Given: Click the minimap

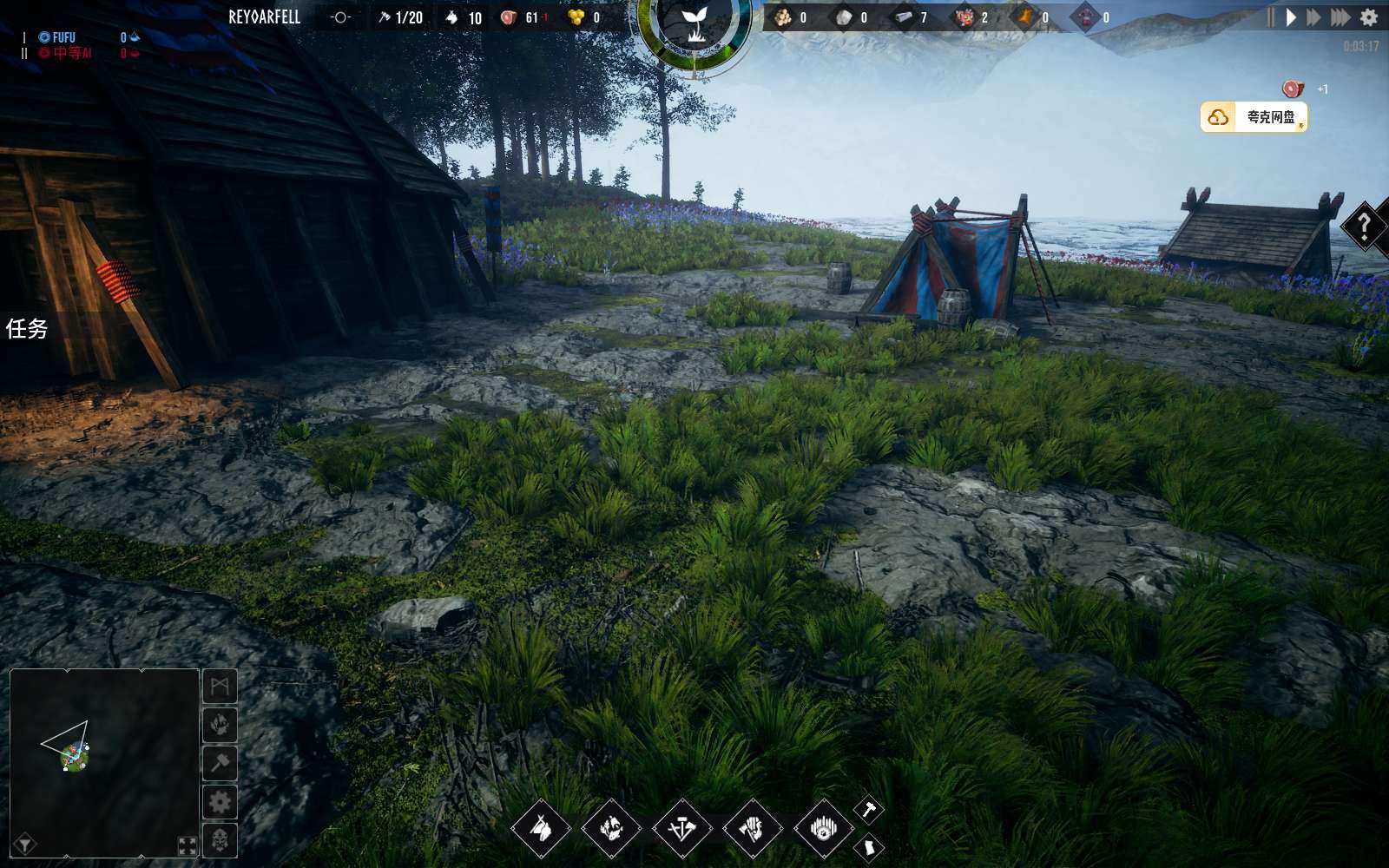Looking at the screenshot, I should [x=104, y=762].
